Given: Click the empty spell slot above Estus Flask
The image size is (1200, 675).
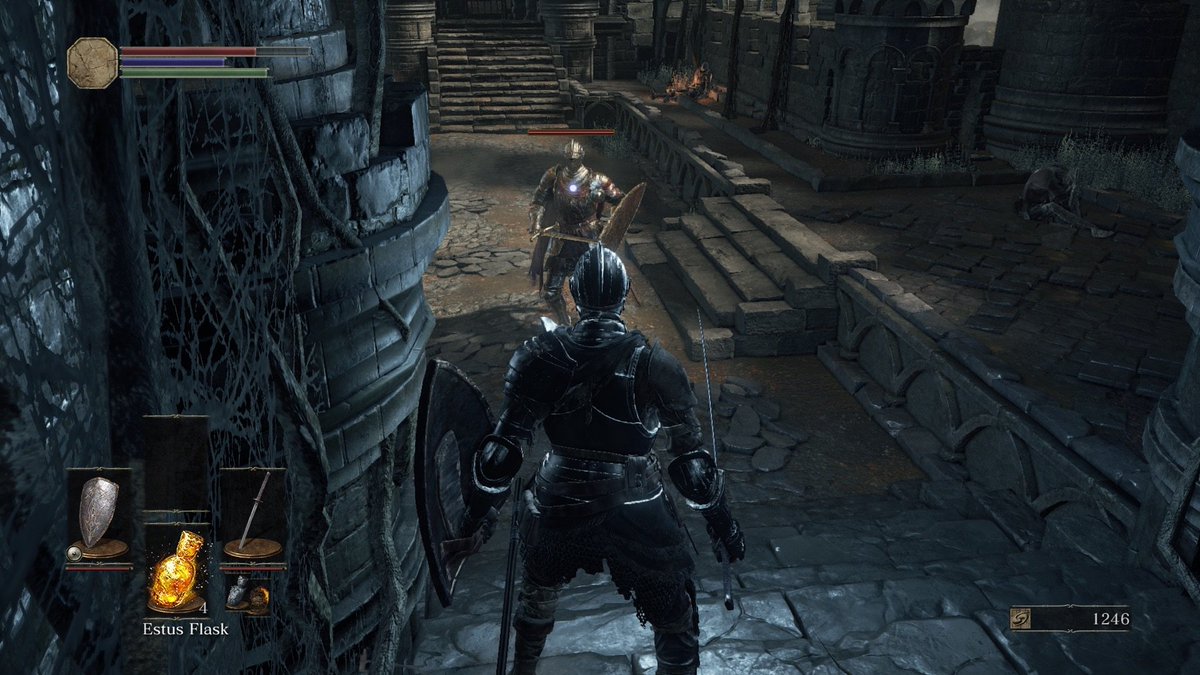Looking at the screenshot, I should pyautogui.click(x=175, y=464).
